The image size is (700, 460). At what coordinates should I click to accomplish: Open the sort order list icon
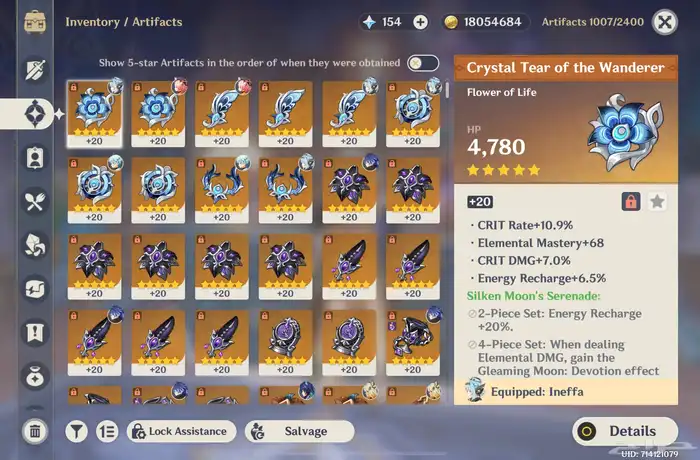click(x=107, y=431)
